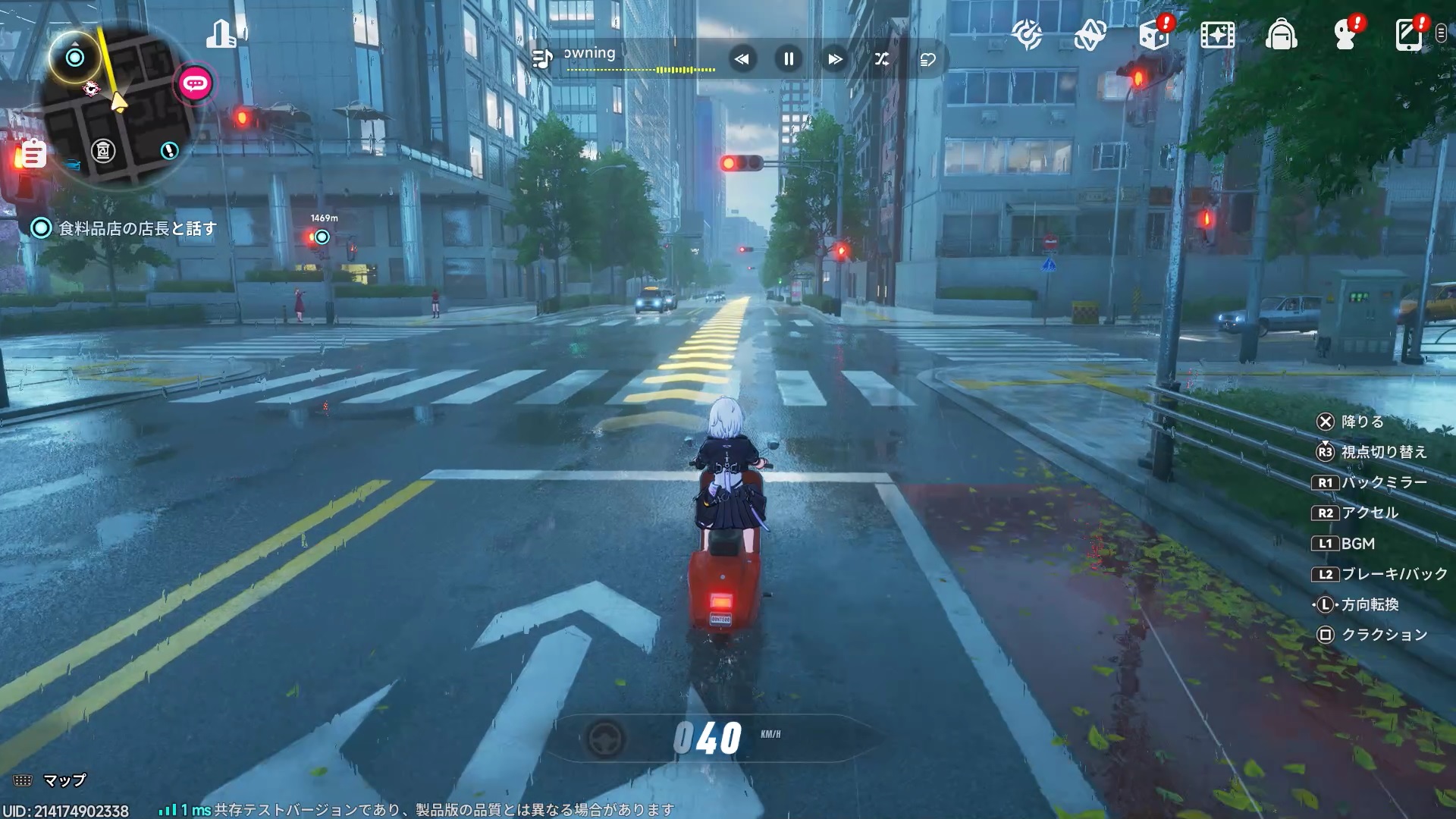The height and width of the screenshot is (819, 1456).
Task: Skip to the next music track
Action: [835, 59]
